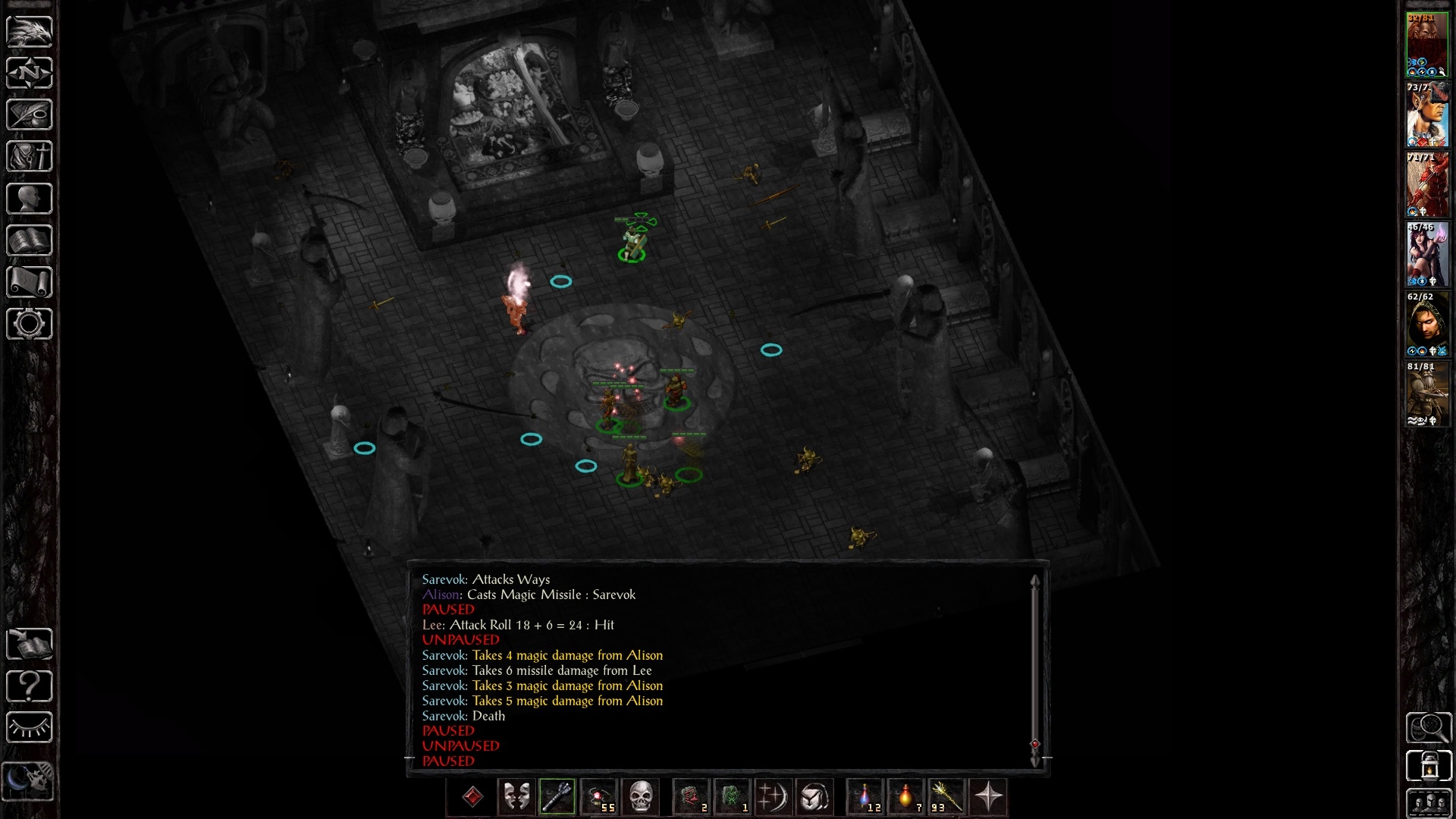
Task: Choose the skull ability in the action bar
Action: click(x=641, y=797)
